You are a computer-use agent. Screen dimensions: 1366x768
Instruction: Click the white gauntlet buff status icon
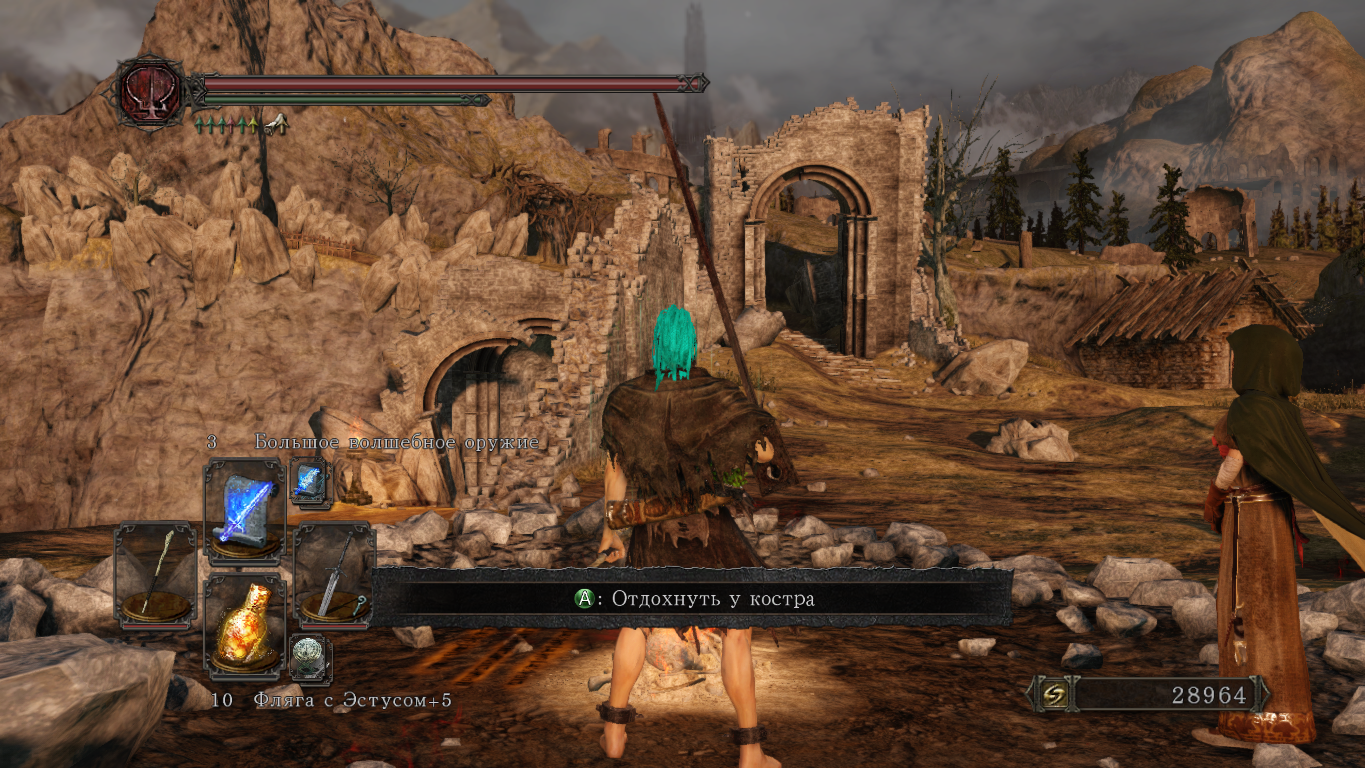point(277,125)
